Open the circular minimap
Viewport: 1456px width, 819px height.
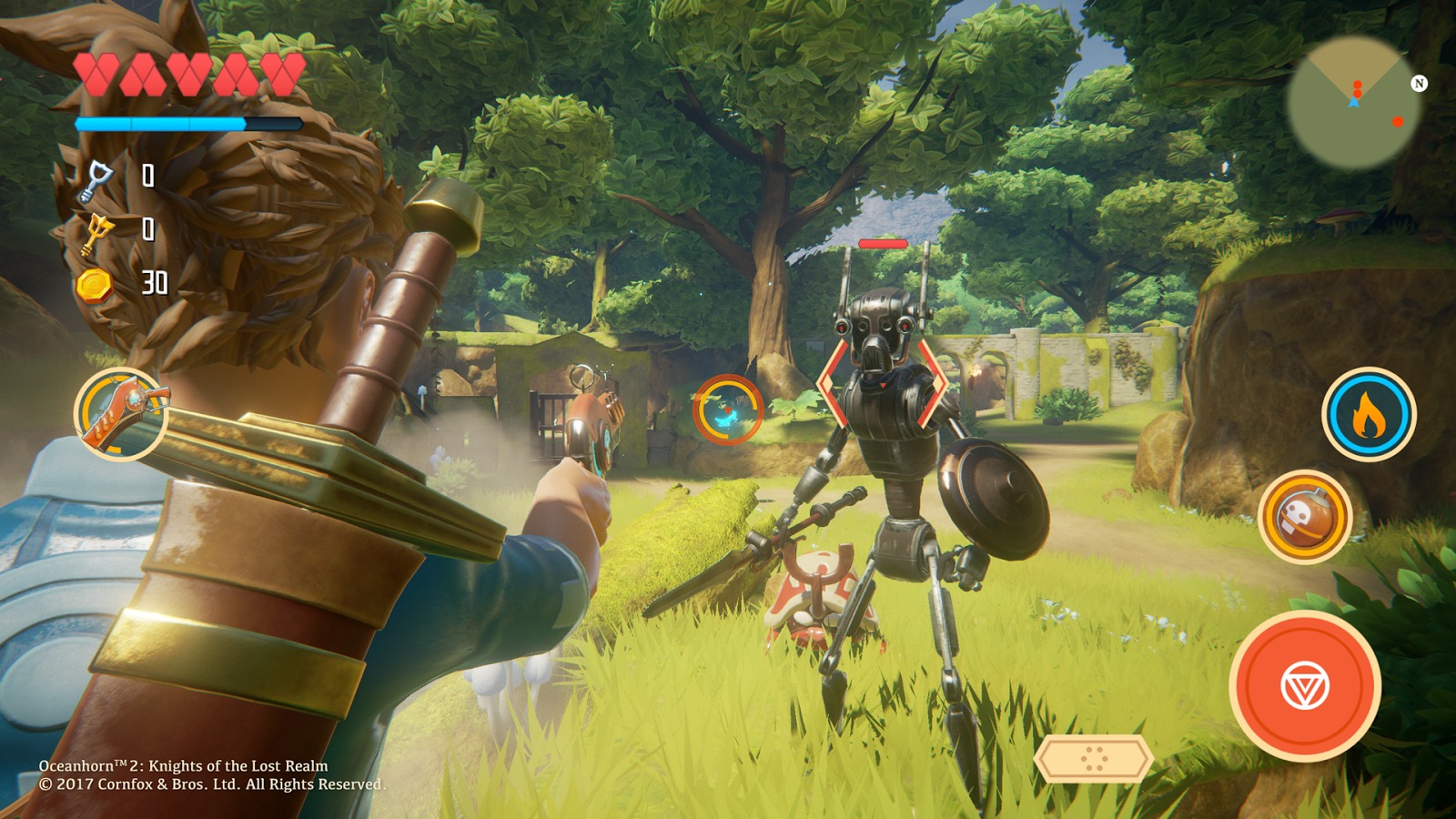1355,104
